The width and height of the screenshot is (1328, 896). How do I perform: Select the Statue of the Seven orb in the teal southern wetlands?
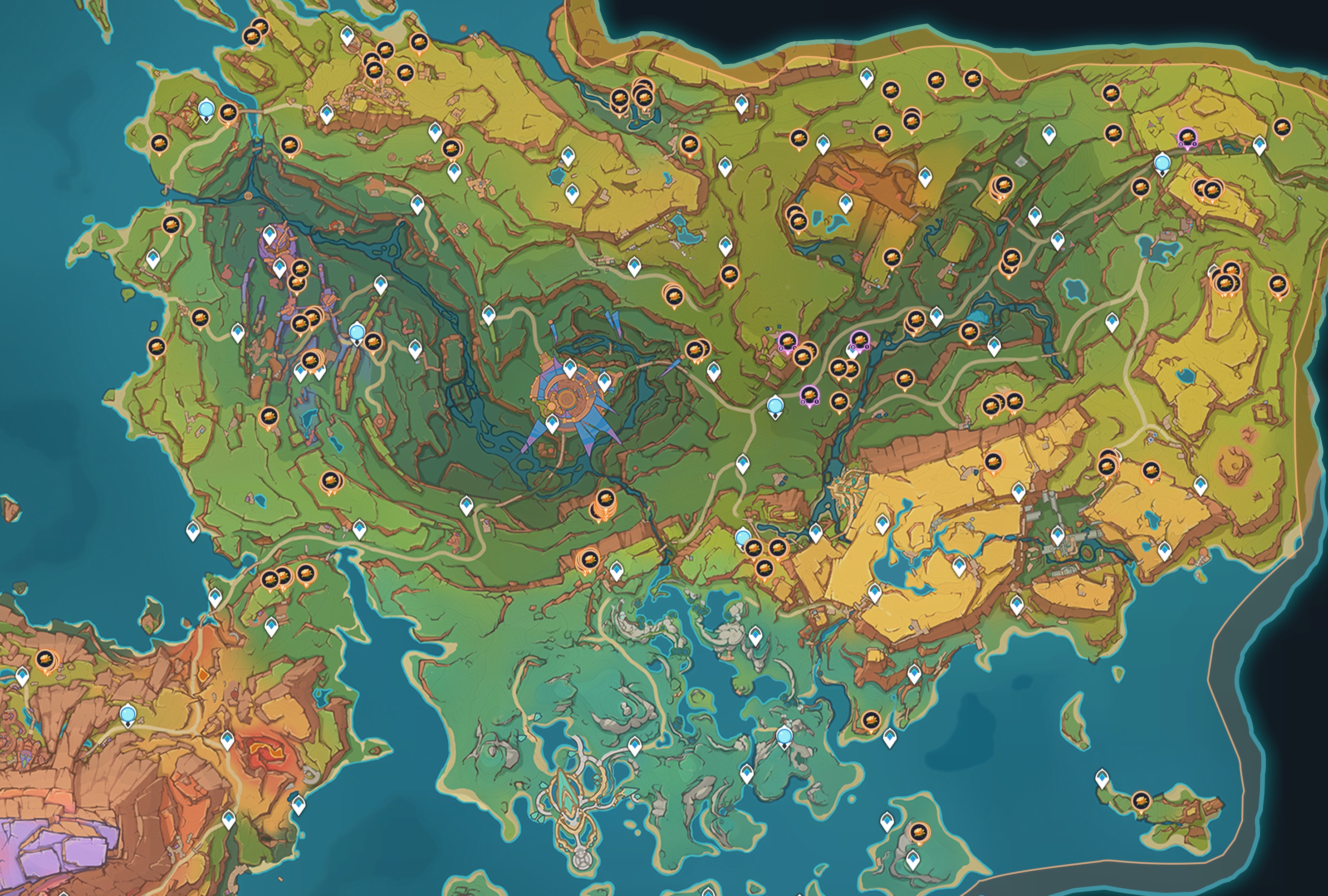[784, 736]
